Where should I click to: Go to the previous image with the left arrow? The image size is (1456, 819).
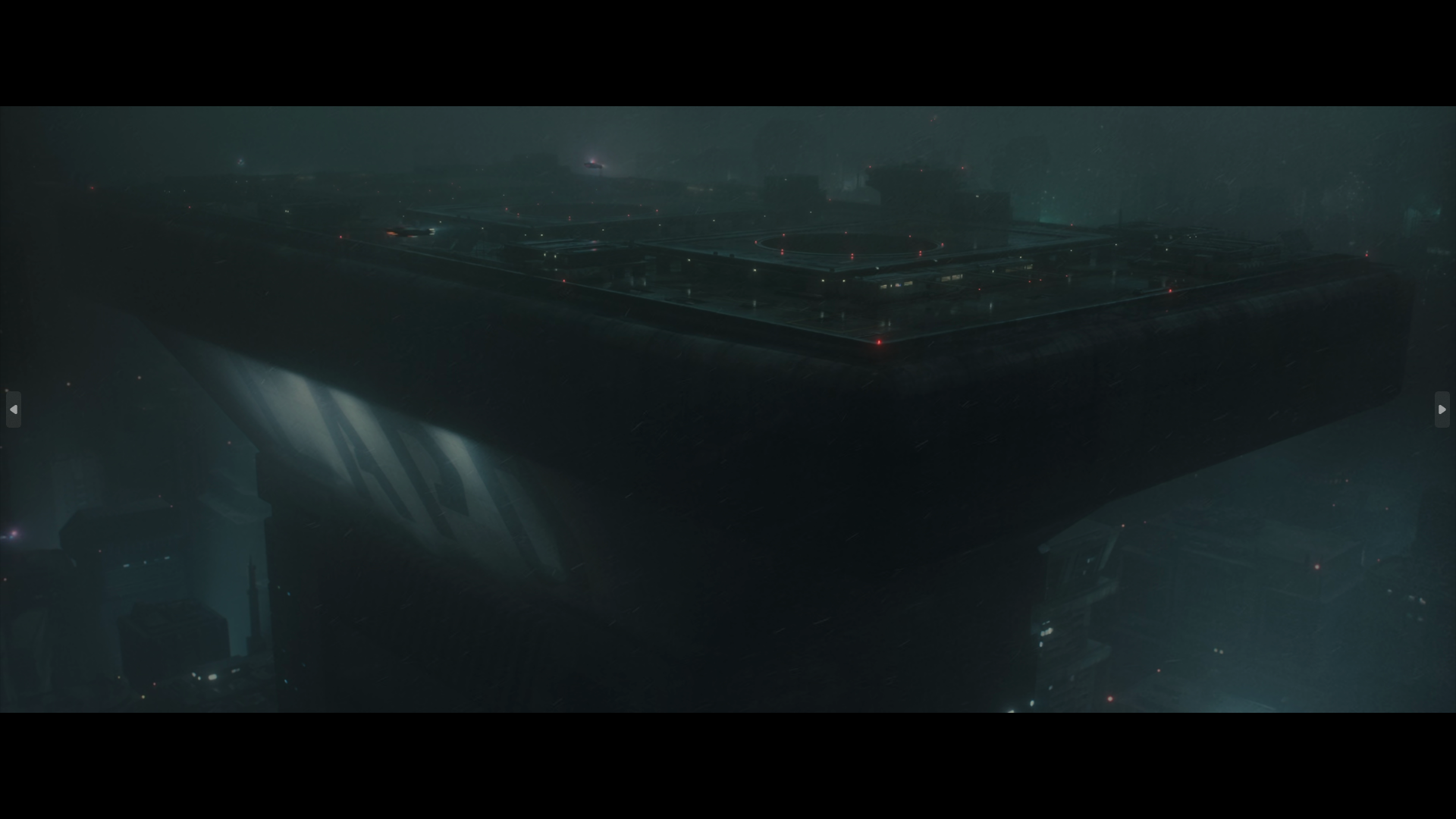tap(14, 409)
